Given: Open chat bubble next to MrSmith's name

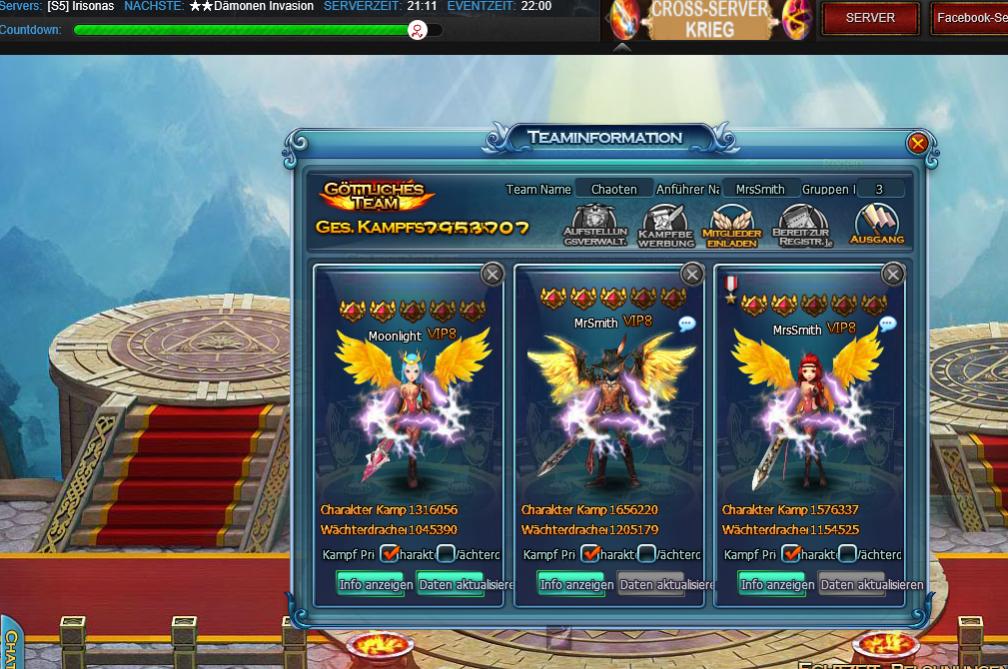Looking at the screenshot, I should (687, 323).
